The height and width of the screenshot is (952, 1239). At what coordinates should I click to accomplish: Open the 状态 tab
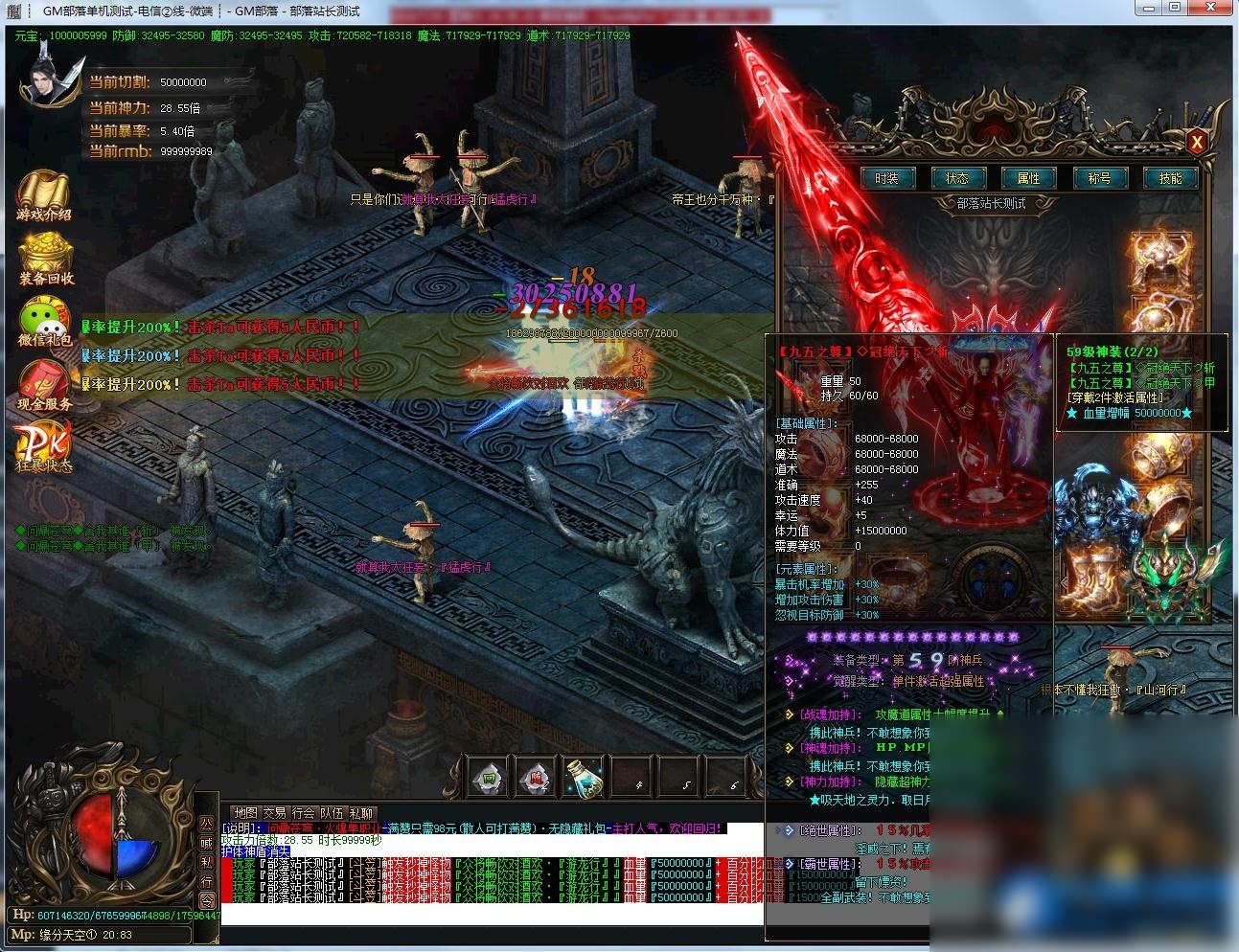(957, 178)
